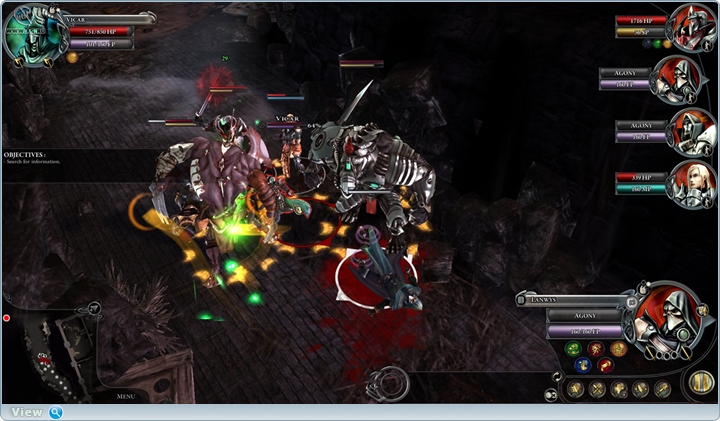Open the minimap arrow toggle button

(93, 308)
